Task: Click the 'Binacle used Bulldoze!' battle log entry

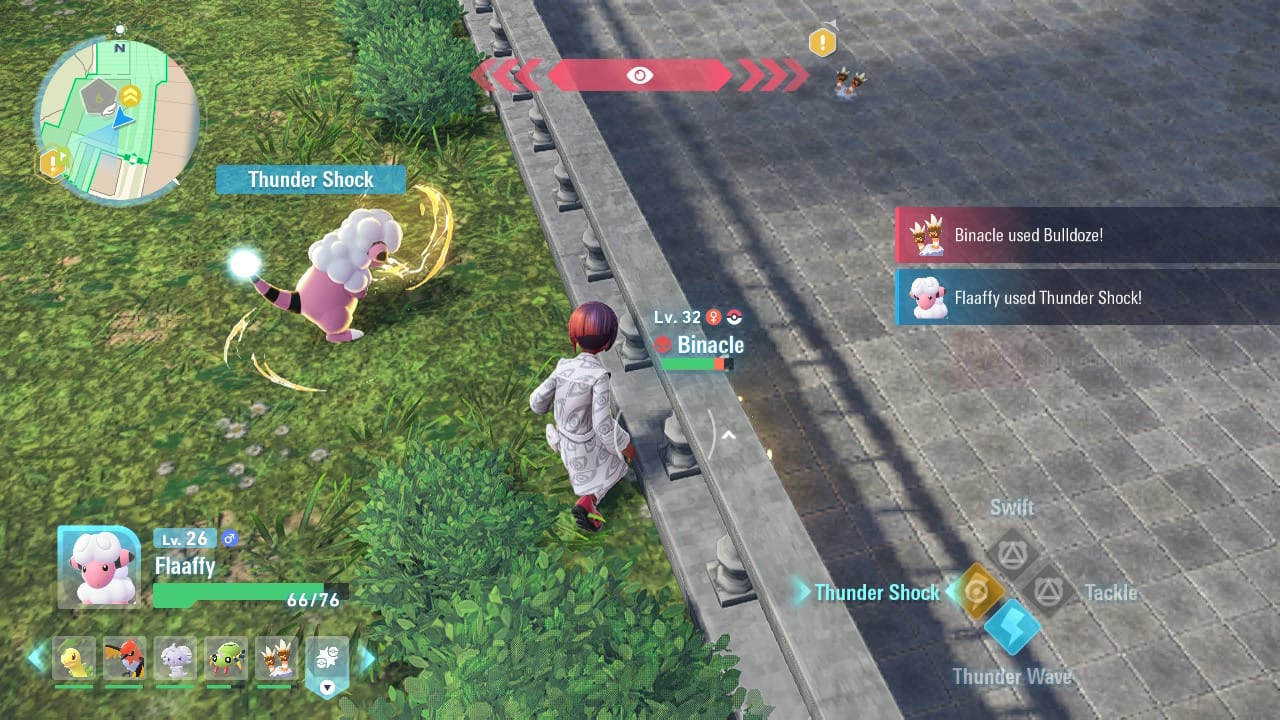Action: point(1085,235)
